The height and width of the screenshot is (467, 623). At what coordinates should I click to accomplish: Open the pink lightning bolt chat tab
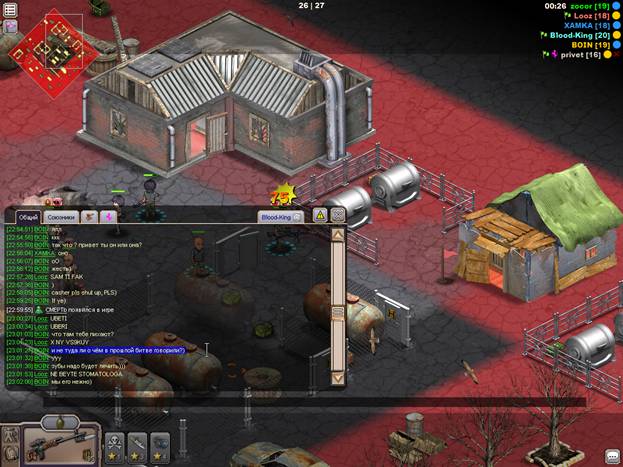pos(108,216)
